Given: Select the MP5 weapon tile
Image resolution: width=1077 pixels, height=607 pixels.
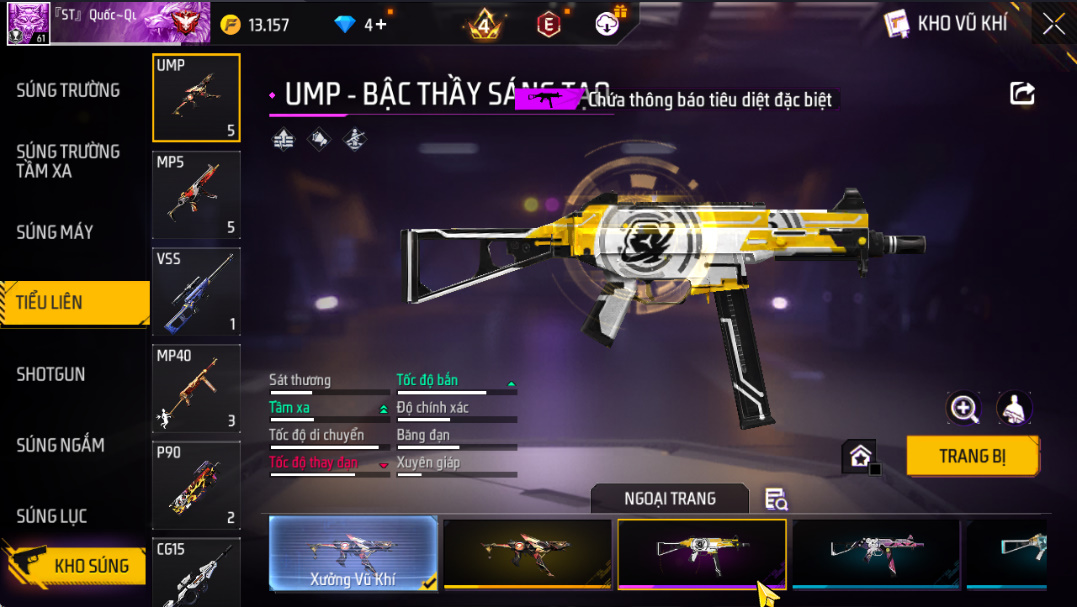Looking at the screenshot, I should (196, 195).
